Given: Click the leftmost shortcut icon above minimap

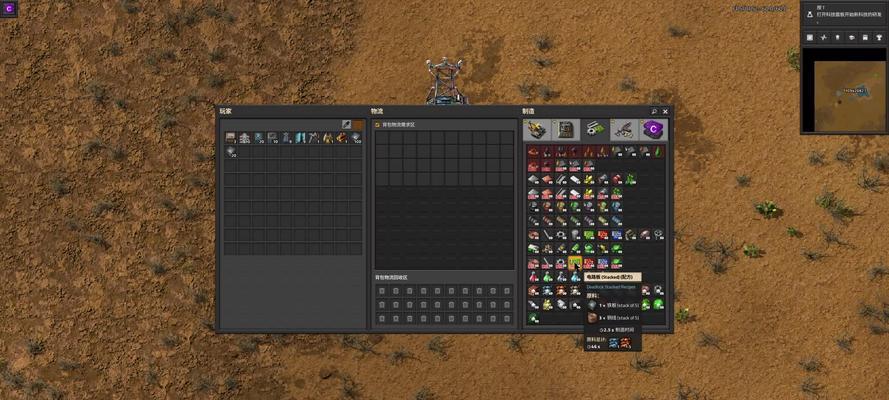Looking at the screenshot, I should 810,37.
